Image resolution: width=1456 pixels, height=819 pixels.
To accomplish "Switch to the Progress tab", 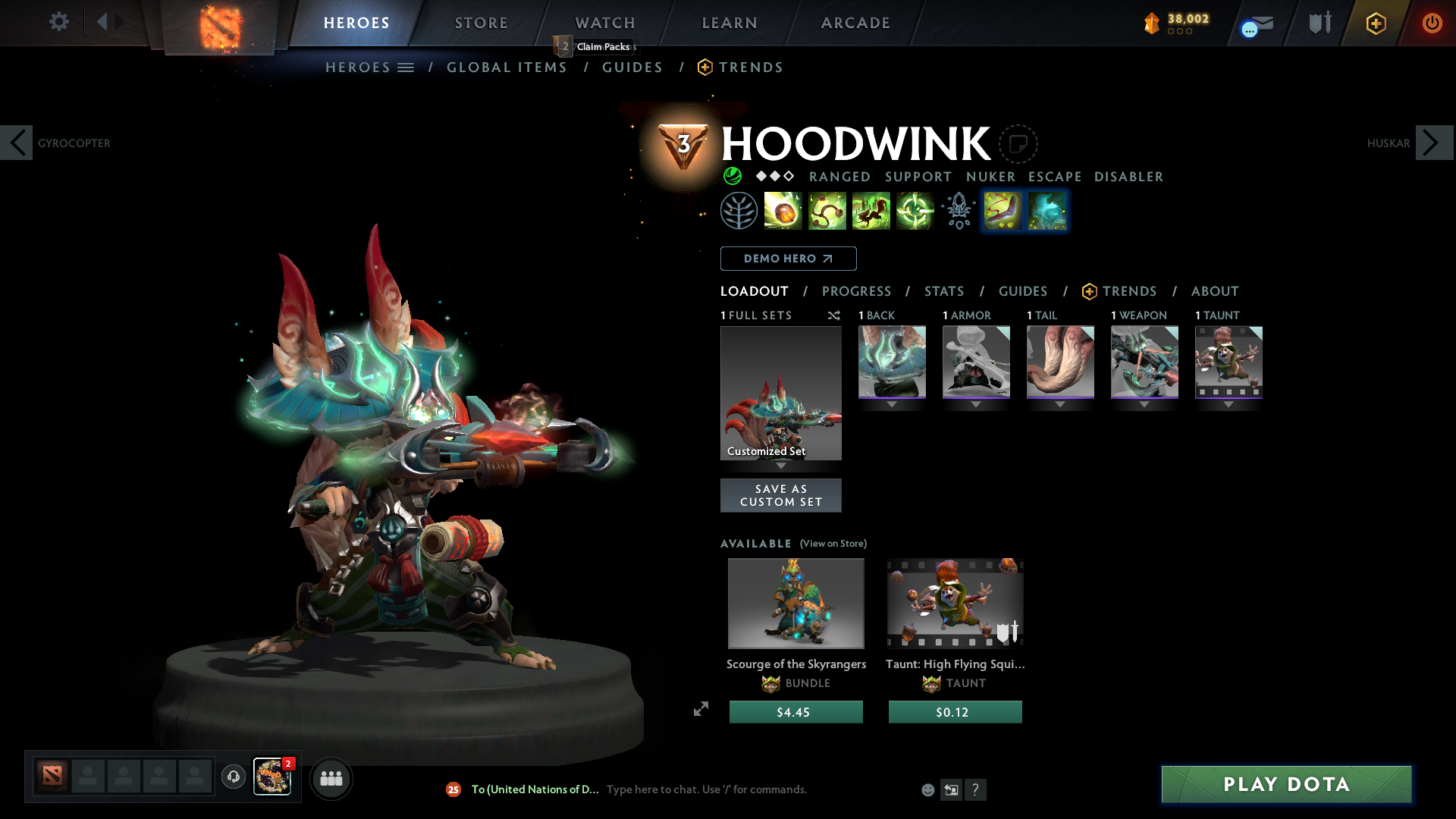I will tap(857, 291).
